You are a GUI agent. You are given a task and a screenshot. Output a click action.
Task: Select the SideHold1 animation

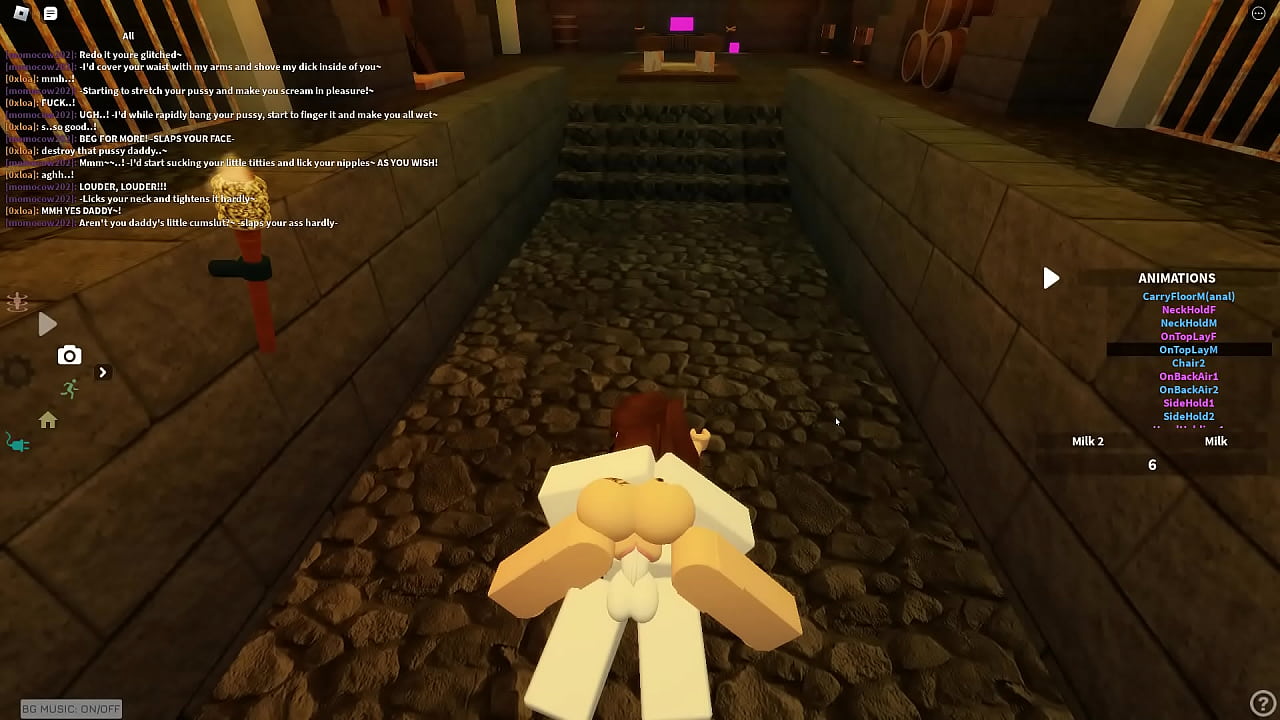pyautogui.click(x=1188, y=402)
